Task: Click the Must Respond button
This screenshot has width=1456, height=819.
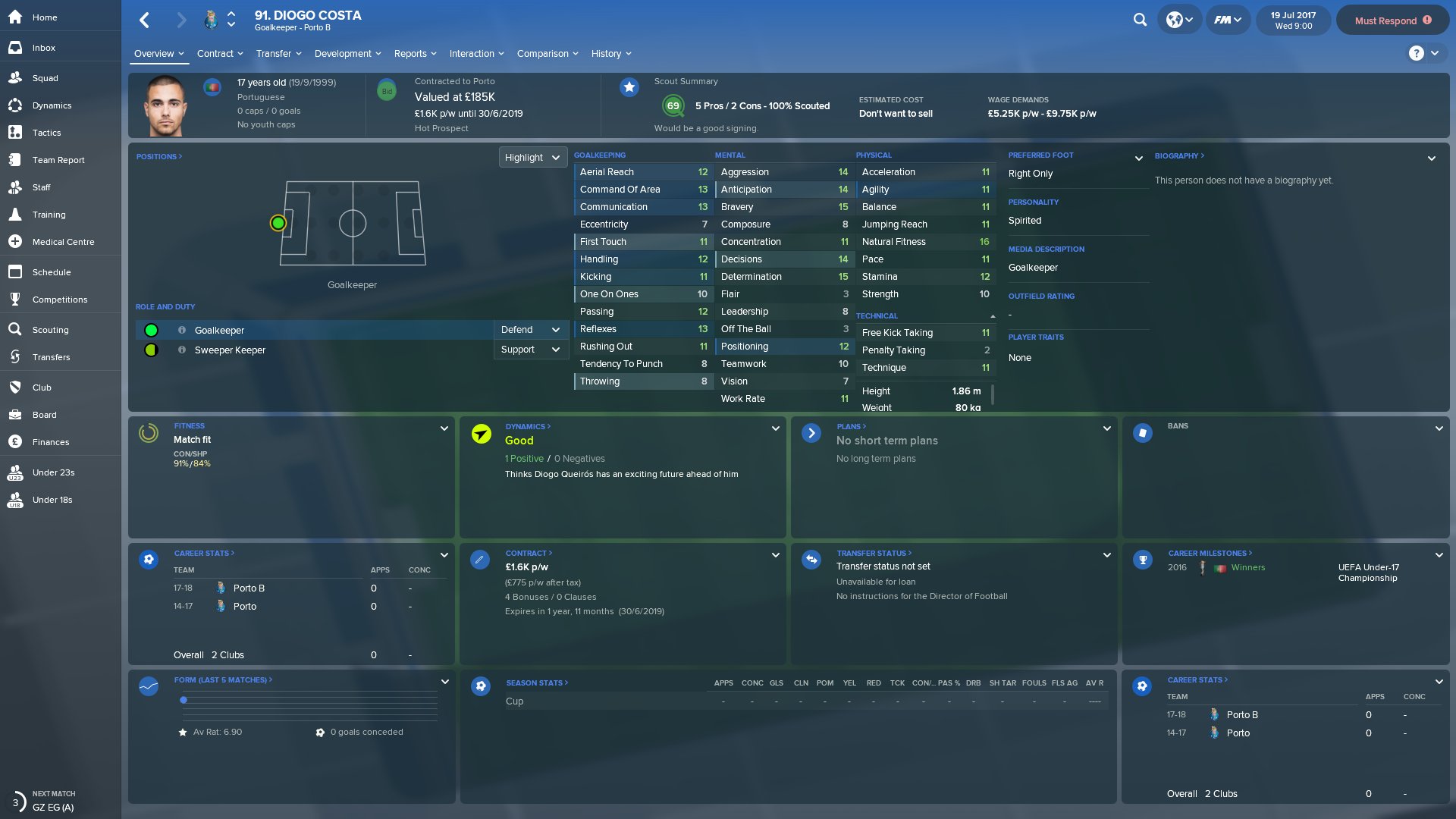Action: 1392,20
